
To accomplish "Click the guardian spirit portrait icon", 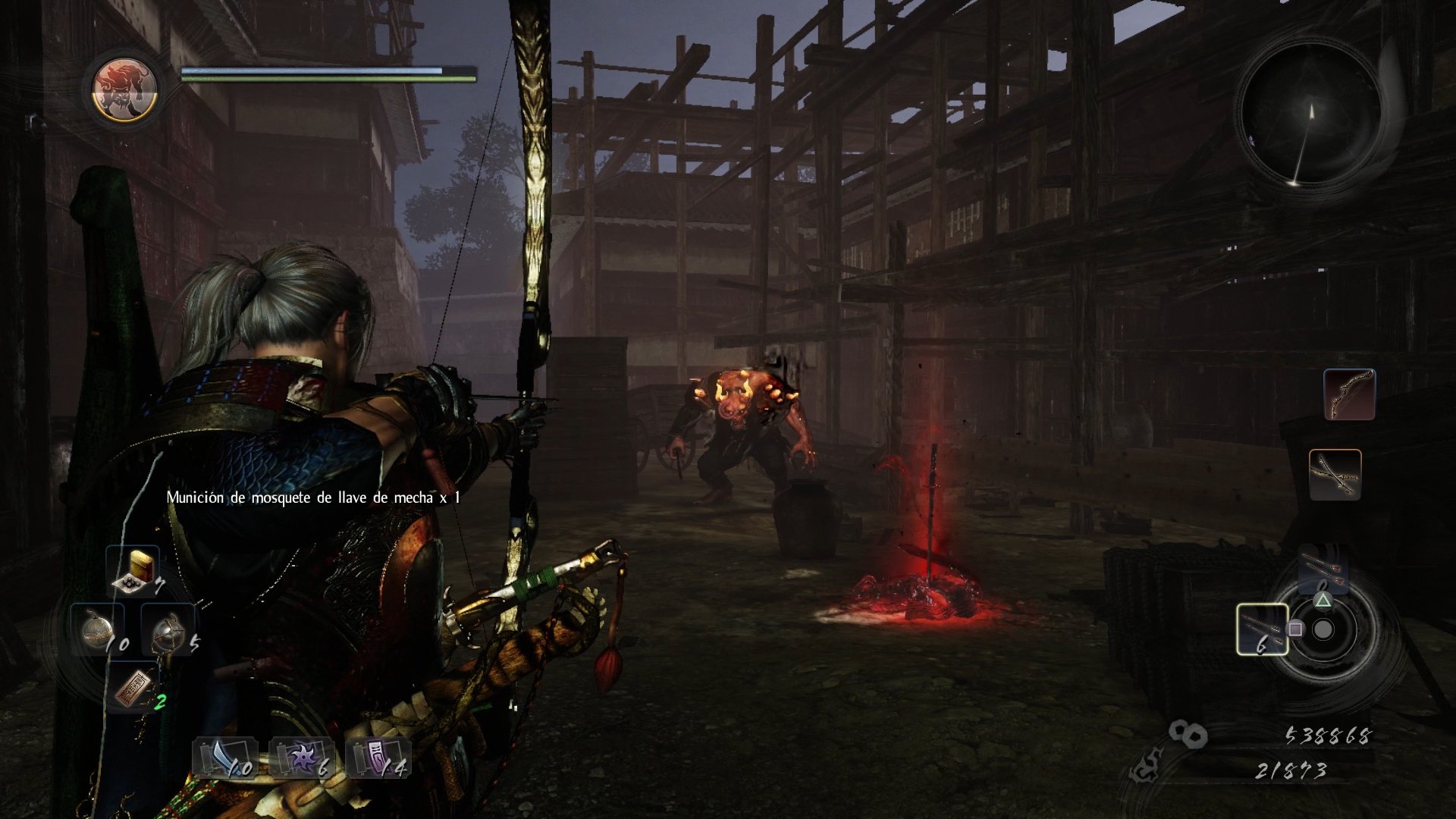I will tap(124, 89).
